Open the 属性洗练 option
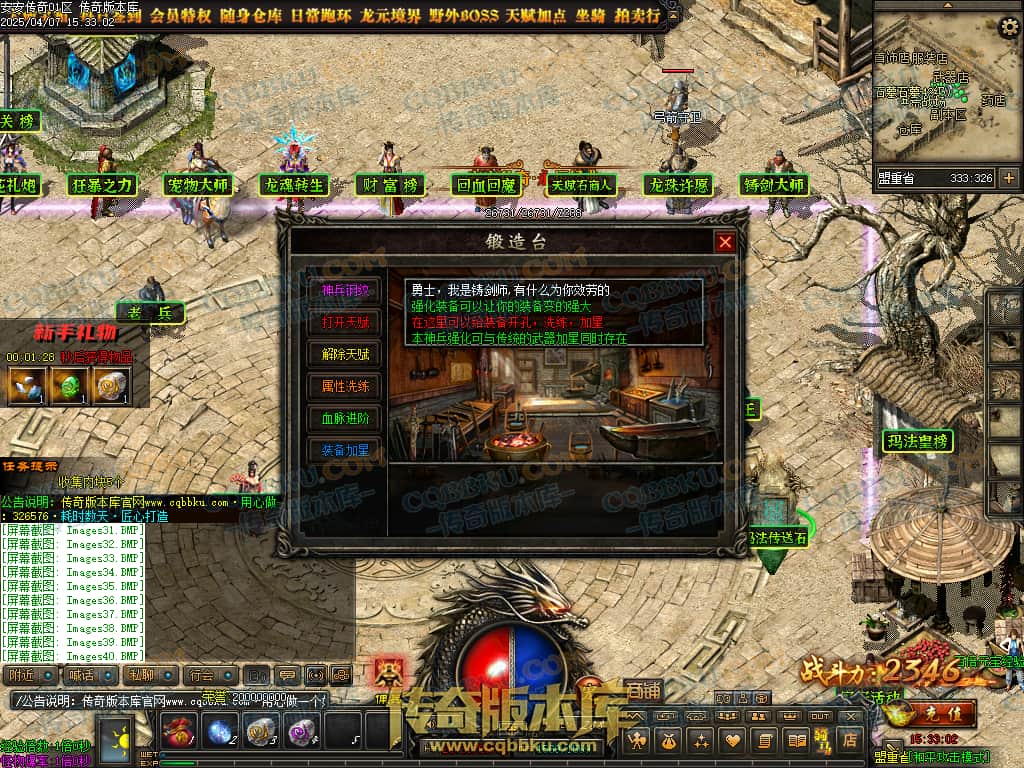 (345, 386)
